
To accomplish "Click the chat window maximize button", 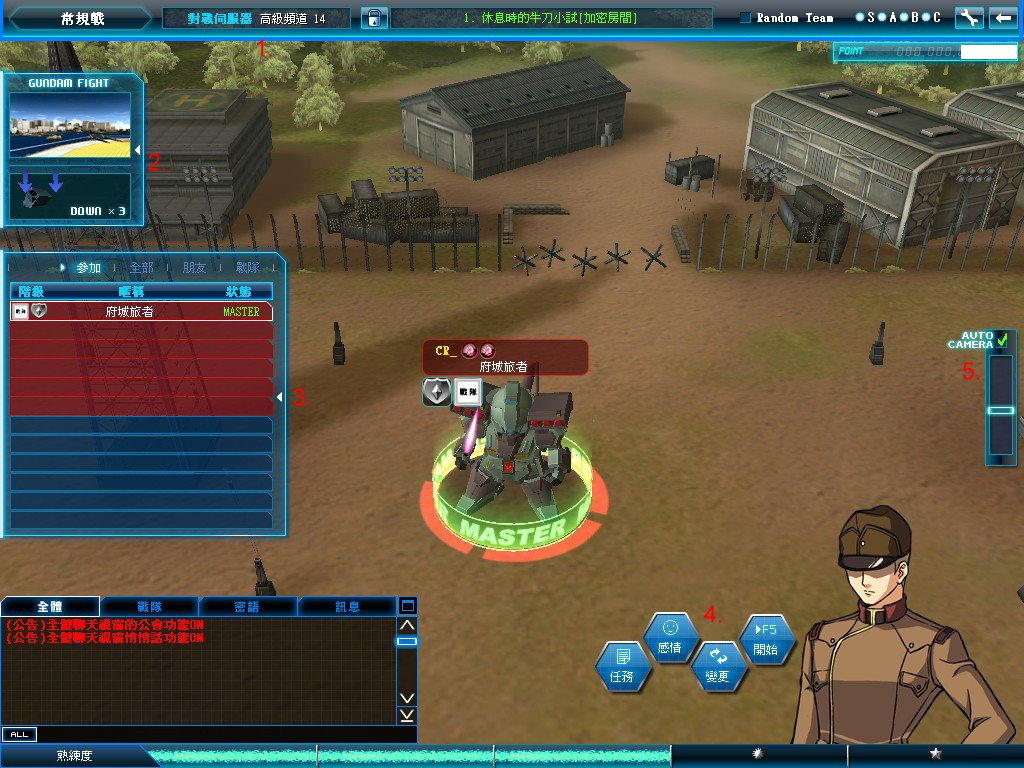I will (407, 606).
